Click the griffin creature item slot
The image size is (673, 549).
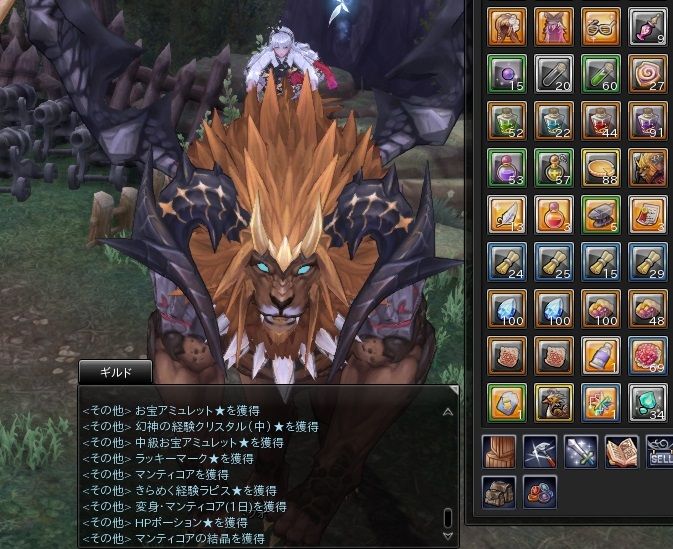(553, 400)
